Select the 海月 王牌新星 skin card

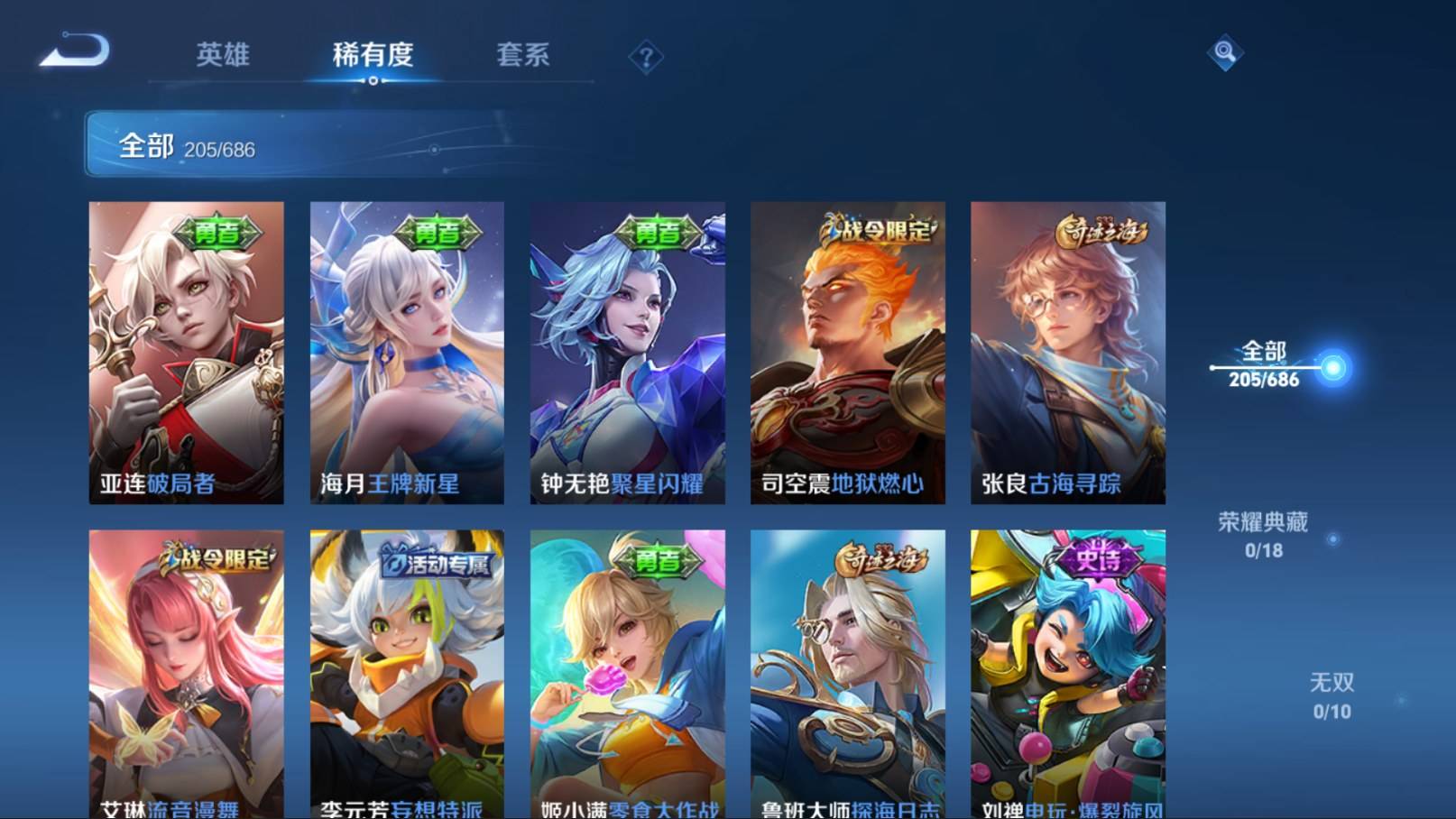[x=407, y=352]
